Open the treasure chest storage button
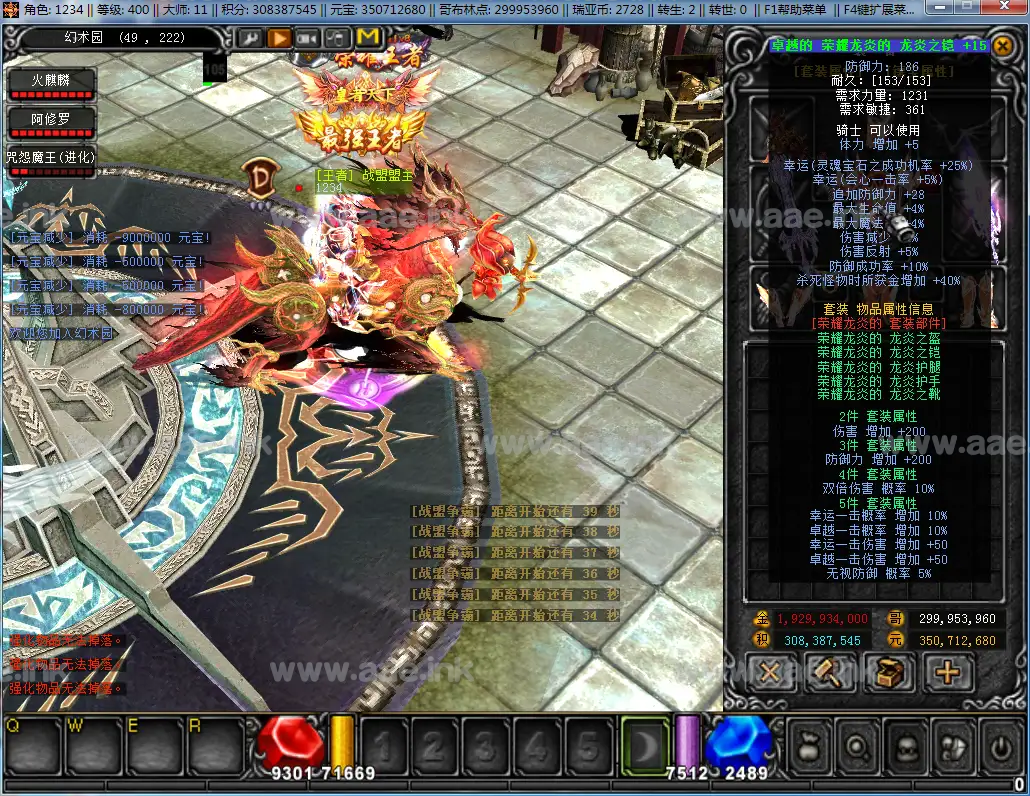Screen dimensions: 1030x796 pyautogui.click(x=888, y=673)
